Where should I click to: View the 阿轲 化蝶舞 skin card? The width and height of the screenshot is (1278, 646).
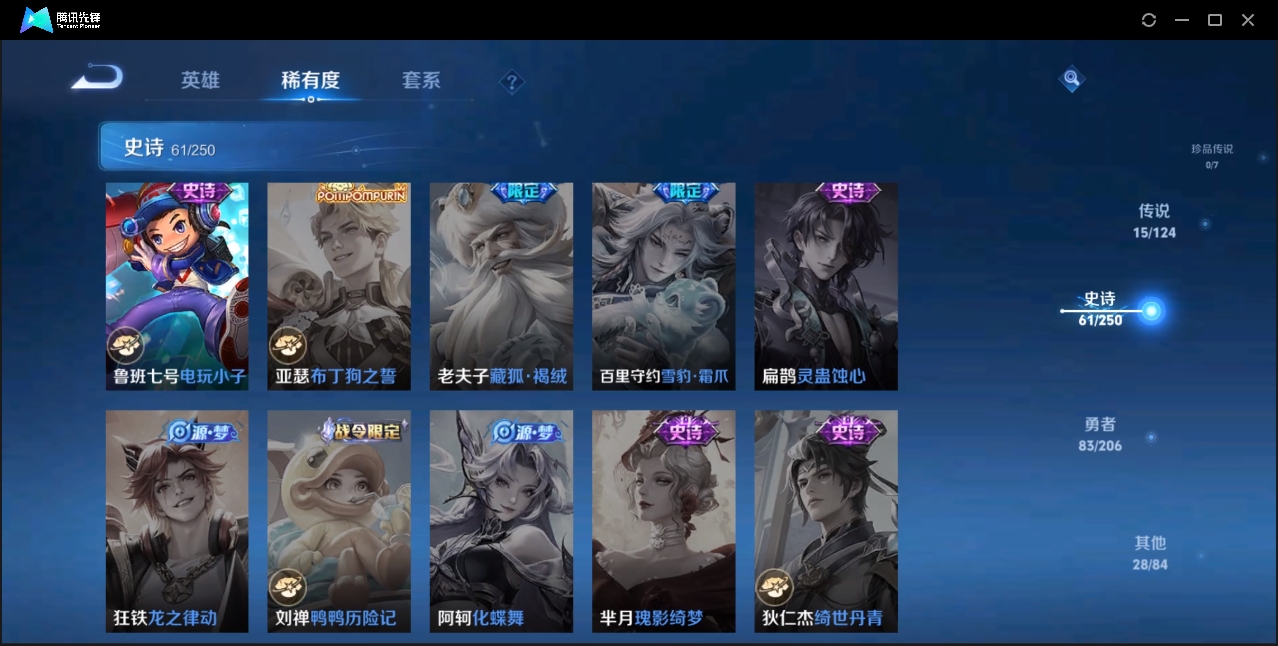click(x=501, y=520)
